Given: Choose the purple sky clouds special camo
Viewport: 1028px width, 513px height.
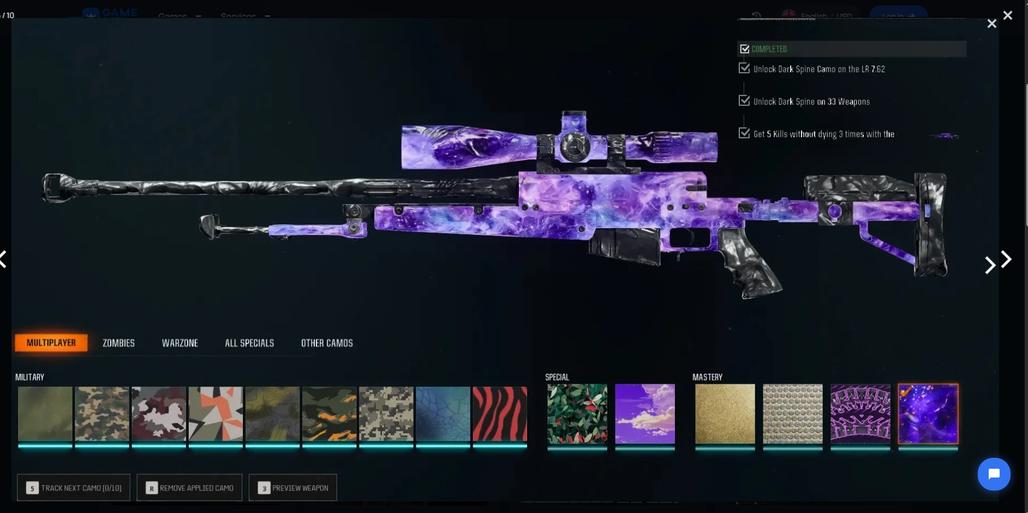Looking at the screenshot, I should [645, 414].
